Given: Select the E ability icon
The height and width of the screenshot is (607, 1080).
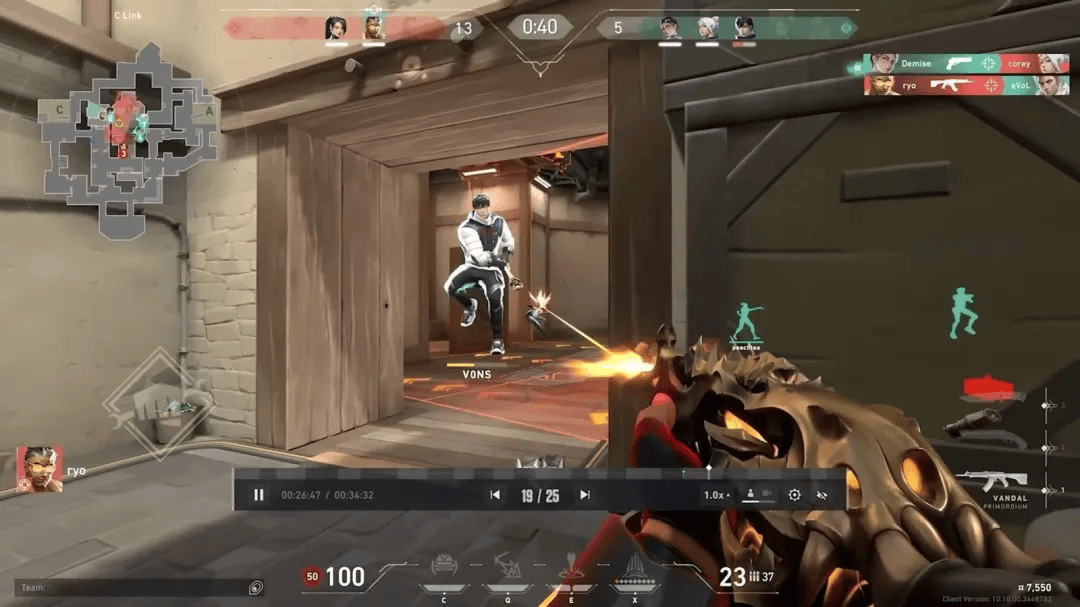Looking at the screenshot, I should 571,572.
